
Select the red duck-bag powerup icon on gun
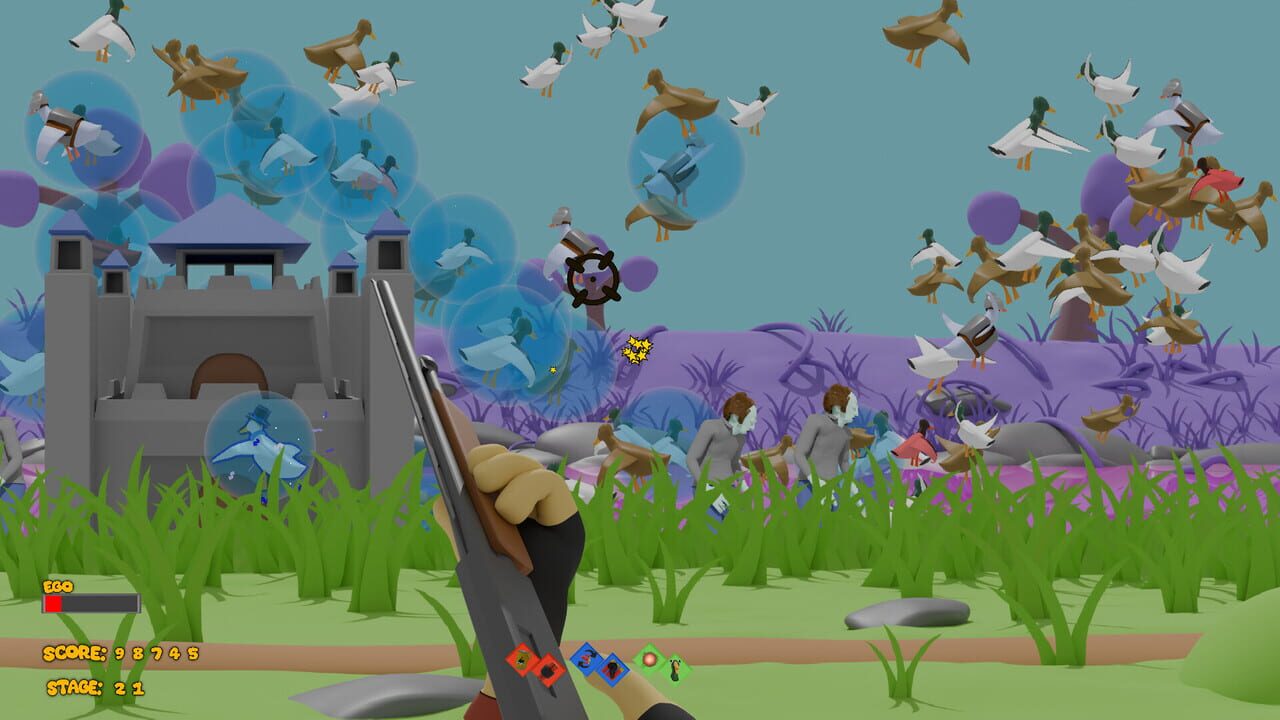click(520, 662)
